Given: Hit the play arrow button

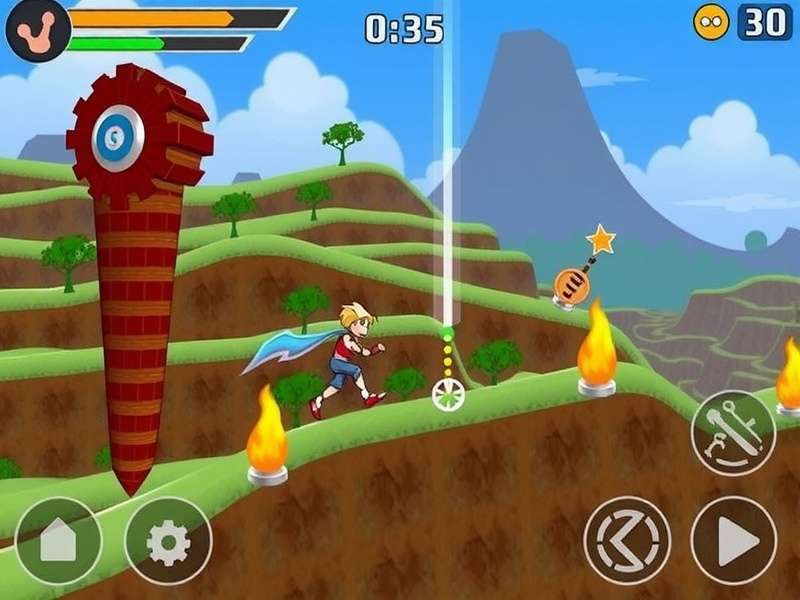Looking at the screenshot, I should click(734, 540).
